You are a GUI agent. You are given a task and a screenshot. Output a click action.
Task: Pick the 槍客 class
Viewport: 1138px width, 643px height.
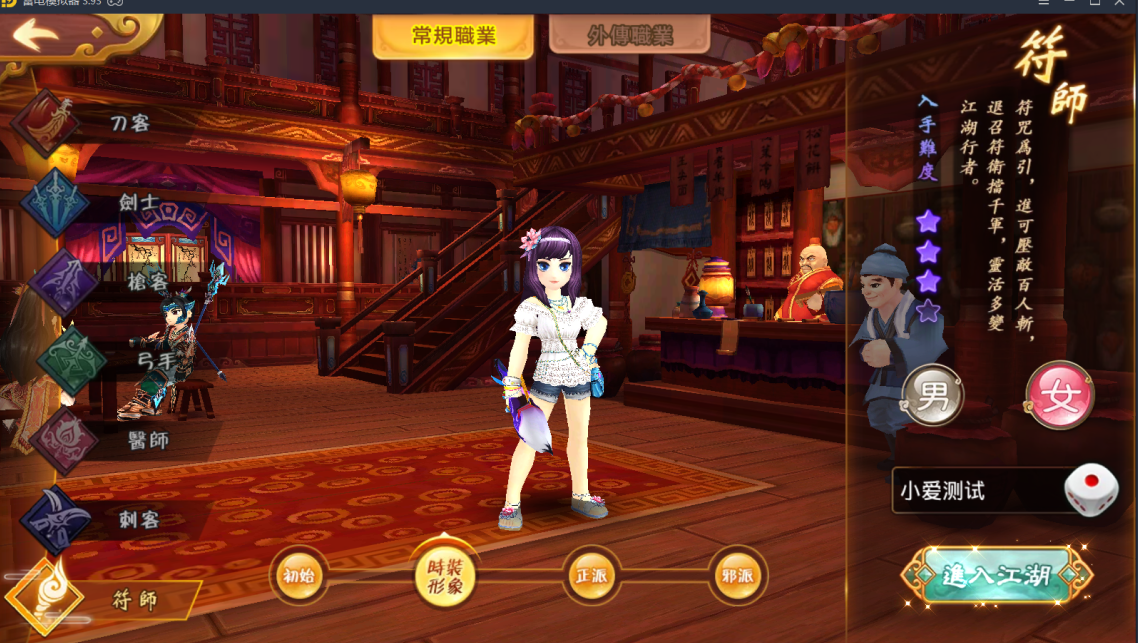pos(144,280)
